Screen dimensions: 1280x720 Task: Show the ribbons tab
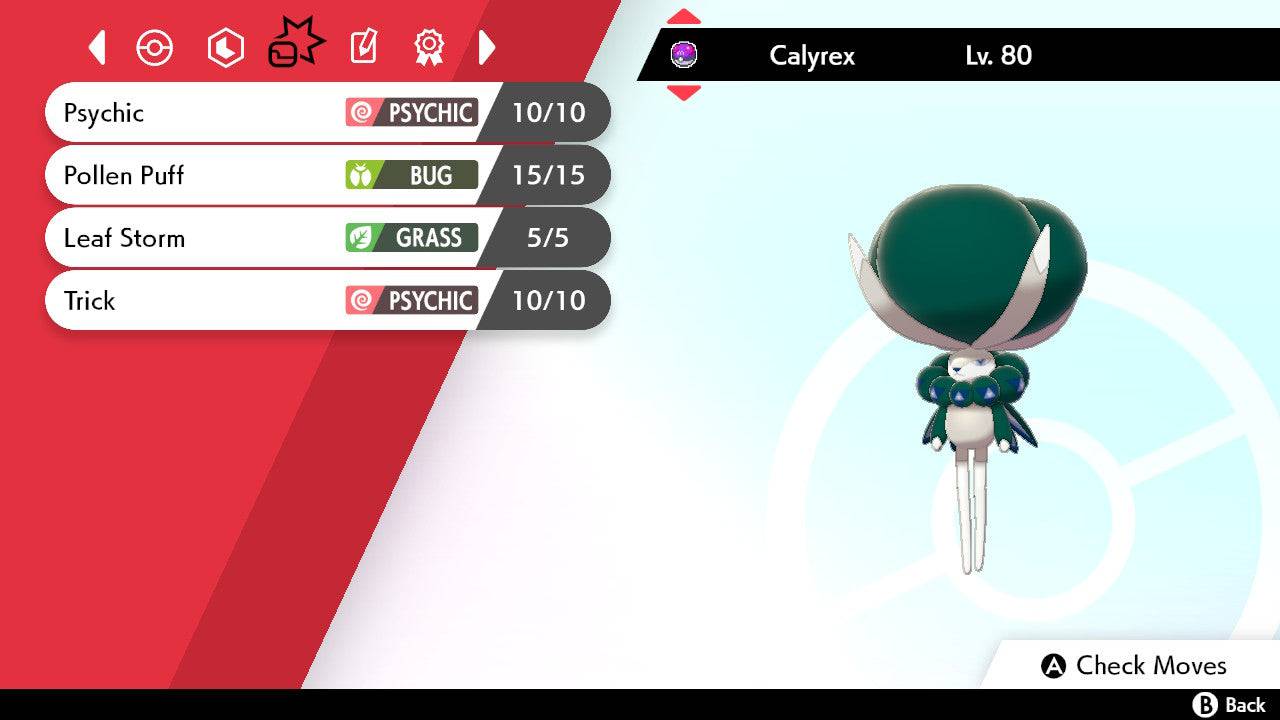[429, 48]
